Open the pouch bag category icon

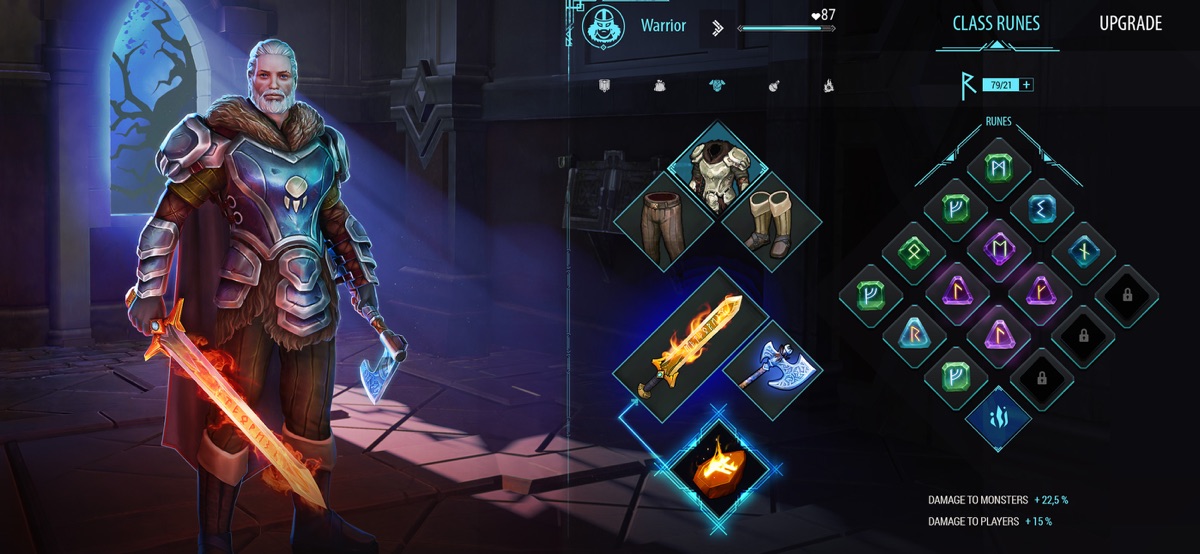tap(660, 86)
